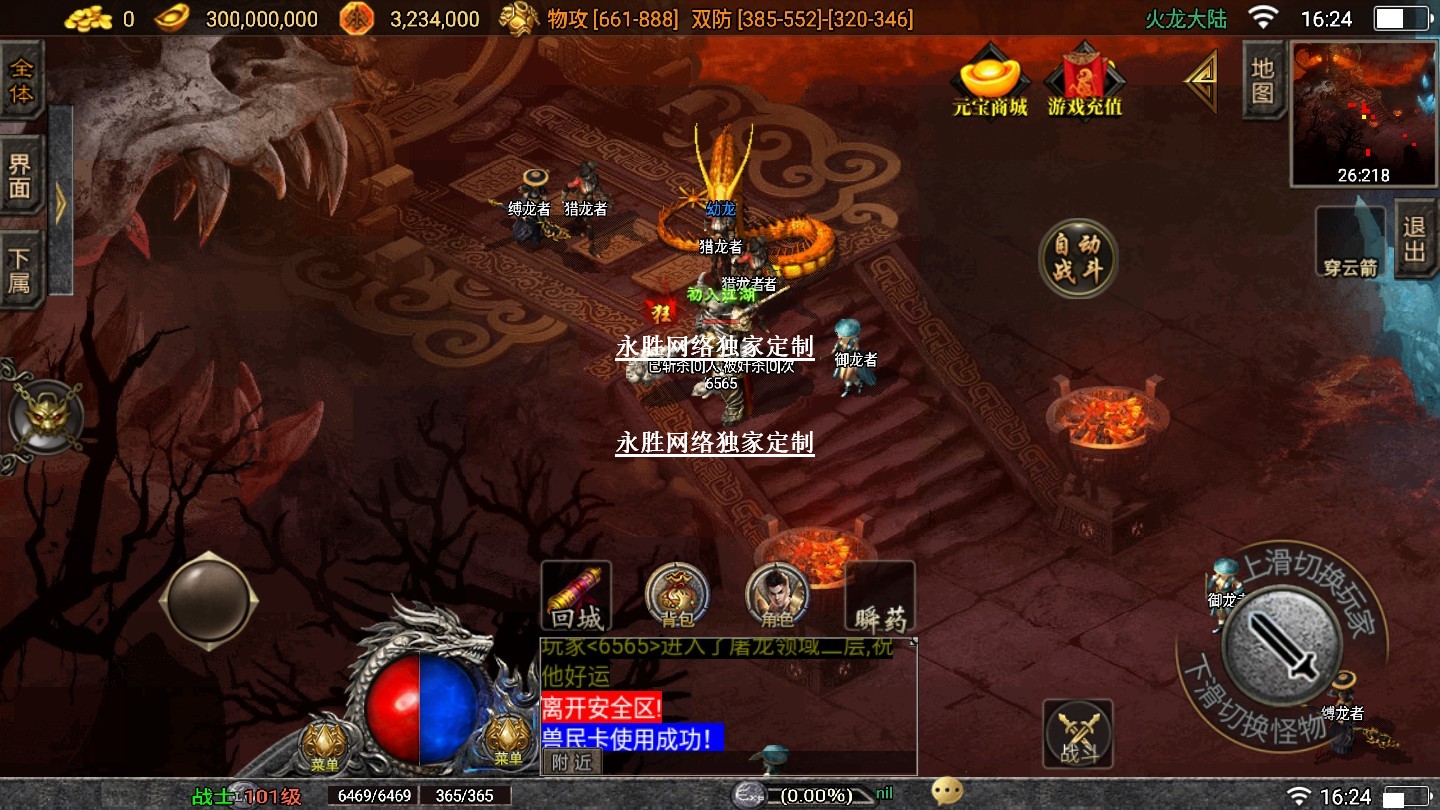The width and height of the screenshot is (1440, 810).
Task: Switch to the 全体 tab
Action: point(21,81)
